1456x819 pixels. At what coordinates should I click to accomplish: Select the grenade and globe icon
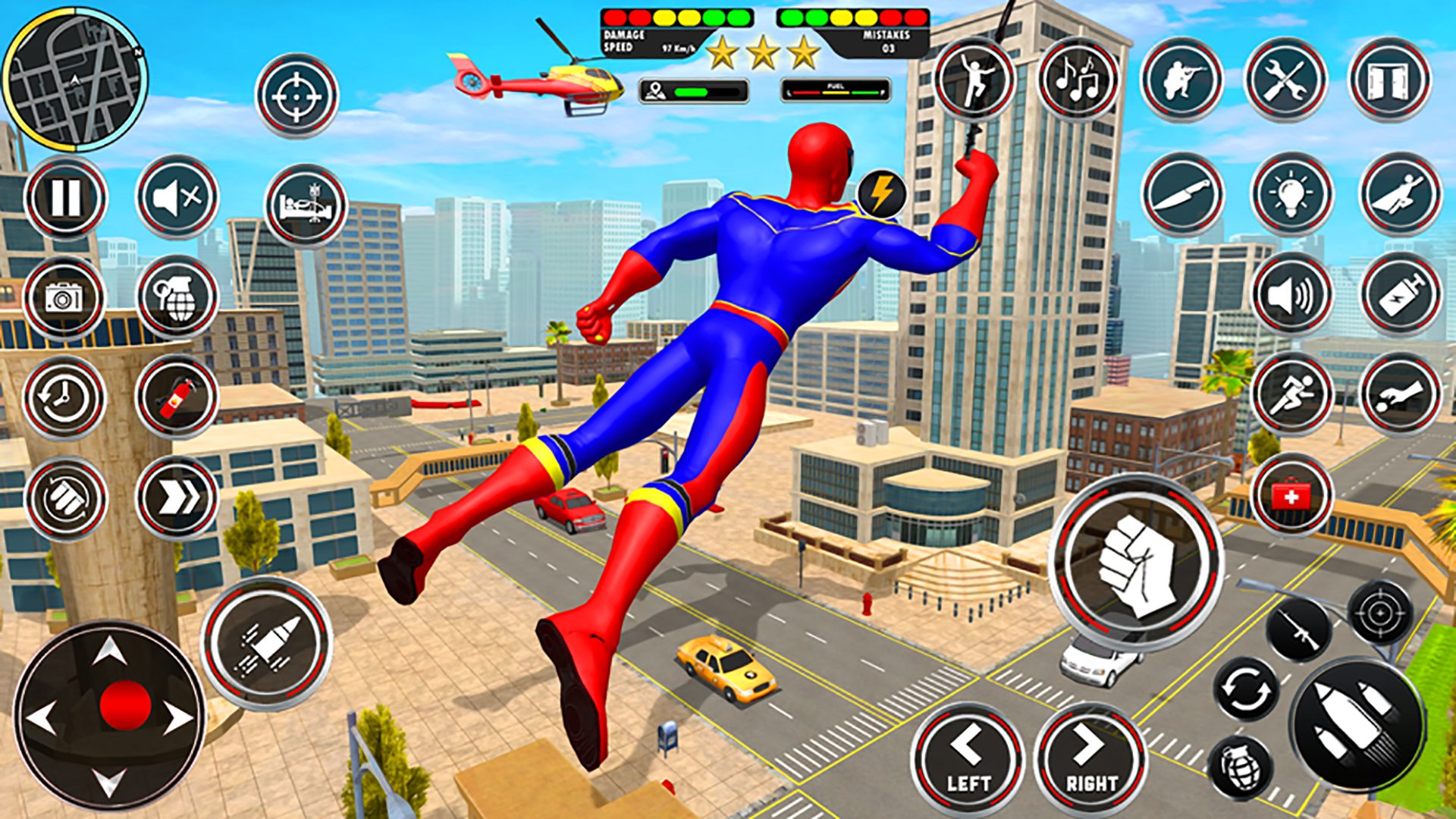(x=177, y=297)
